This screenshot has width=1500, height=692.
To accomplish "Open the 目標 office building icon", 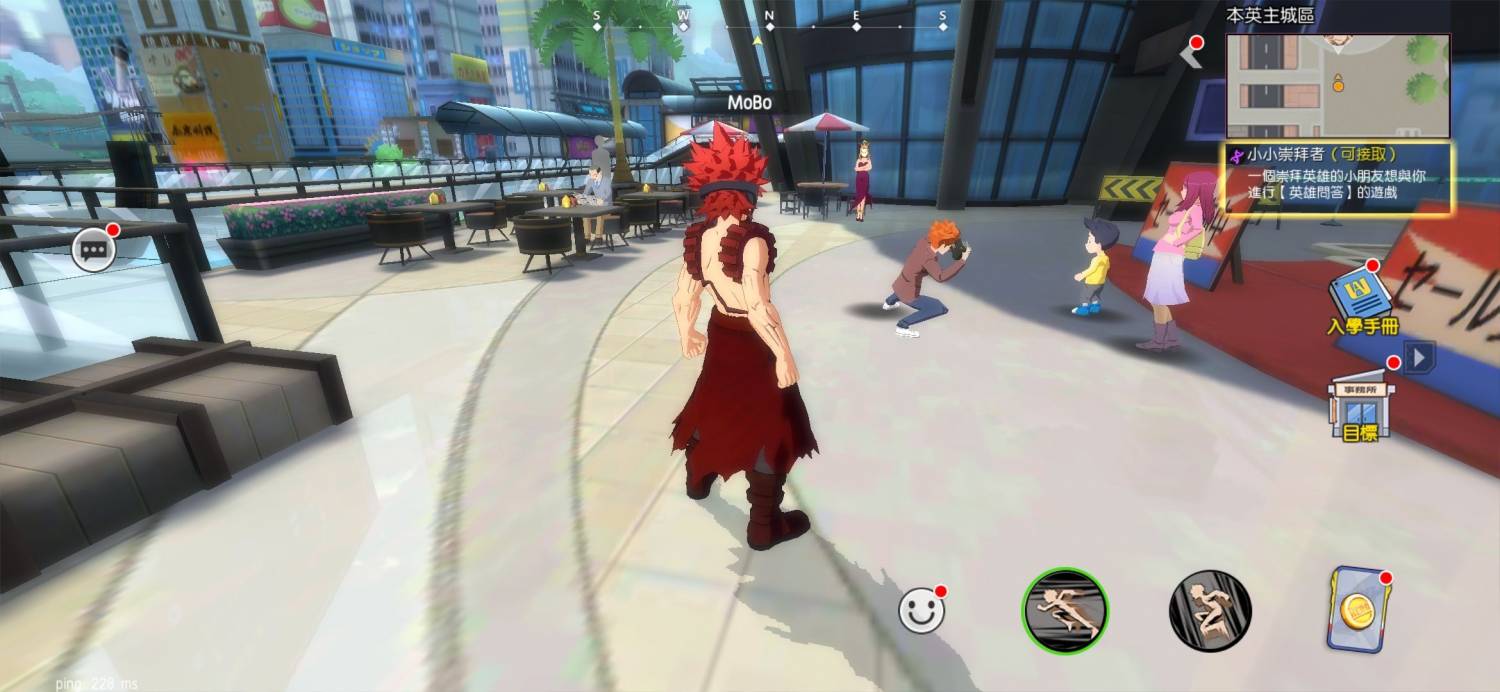I will (x=1361, y=406).
